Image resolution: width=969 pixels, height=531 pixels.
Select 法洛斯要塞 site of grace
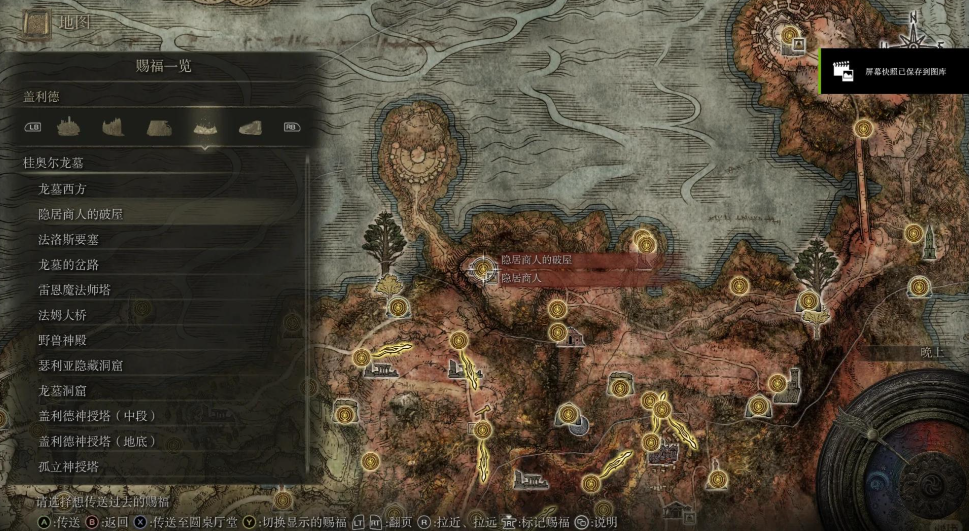click(68, 239)
